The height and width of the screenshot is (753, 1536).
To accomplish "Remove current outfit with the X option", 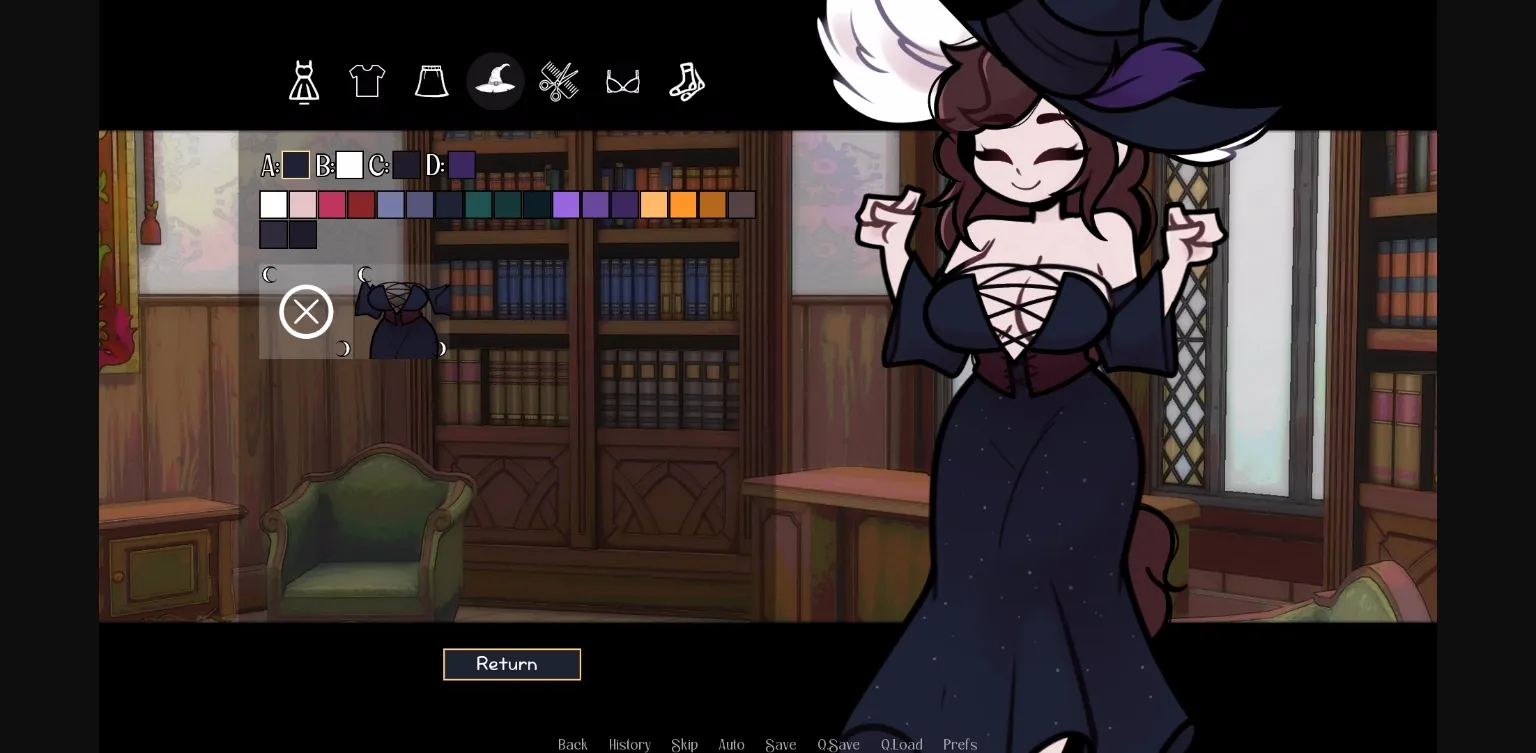I will 306,311.
